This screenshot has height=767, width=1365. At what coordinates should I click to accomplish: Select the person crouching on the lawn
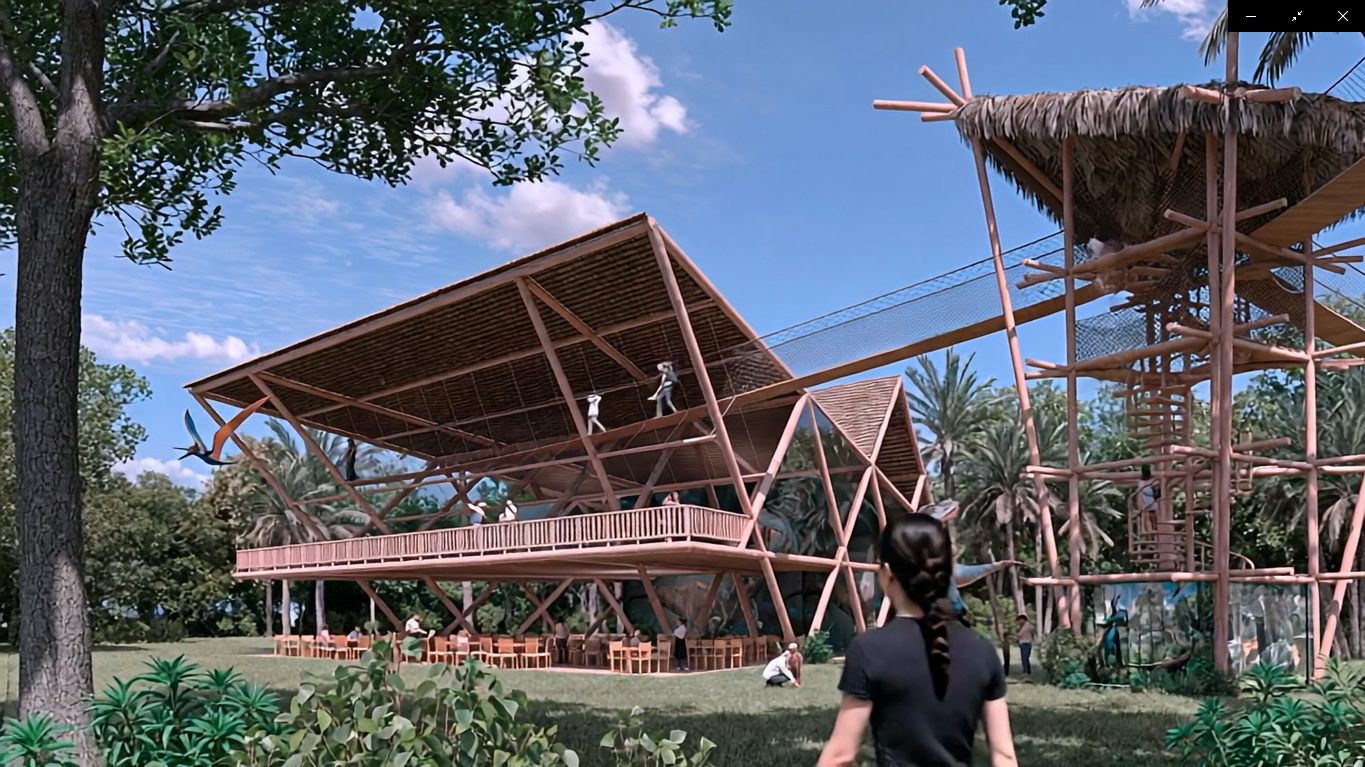[780, 665]
